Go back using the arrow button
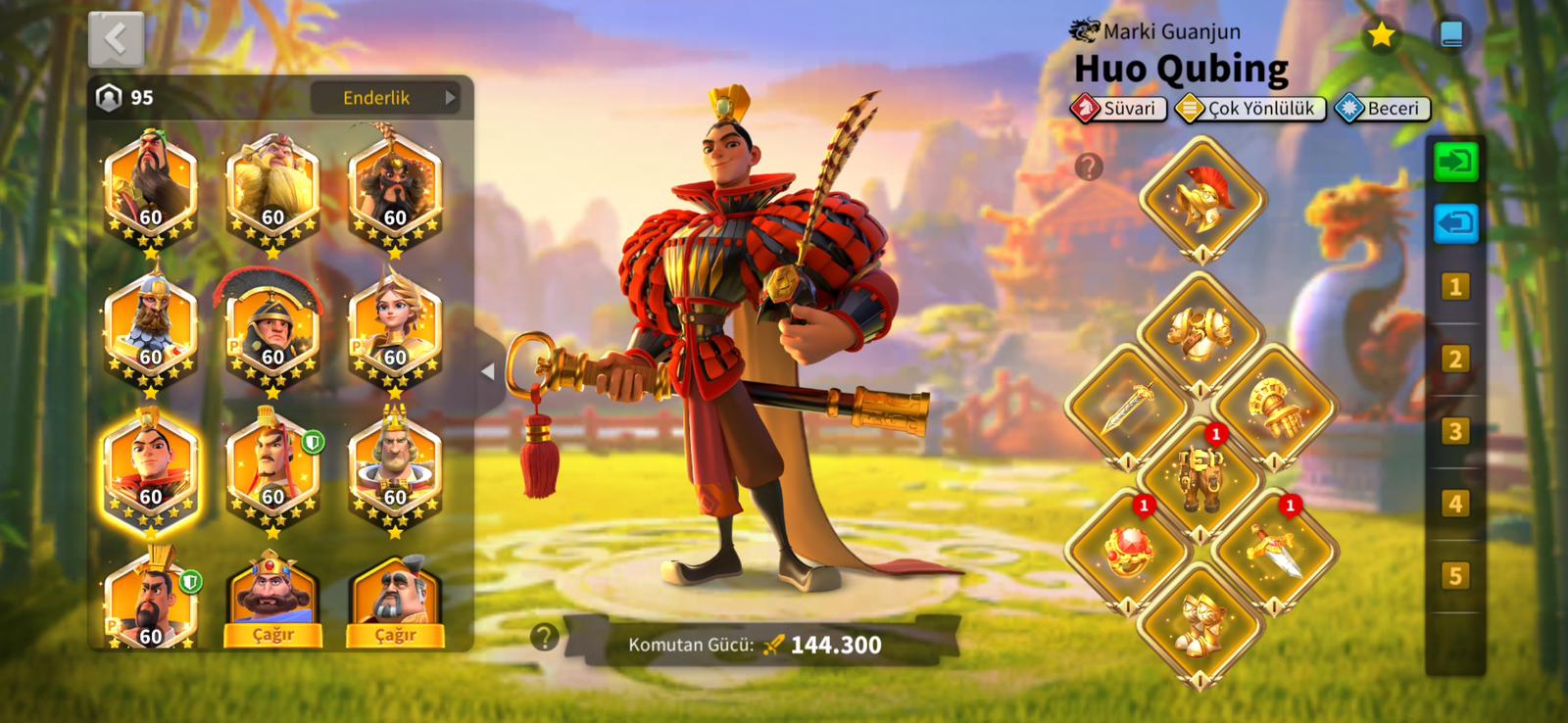 coord(116,39)
